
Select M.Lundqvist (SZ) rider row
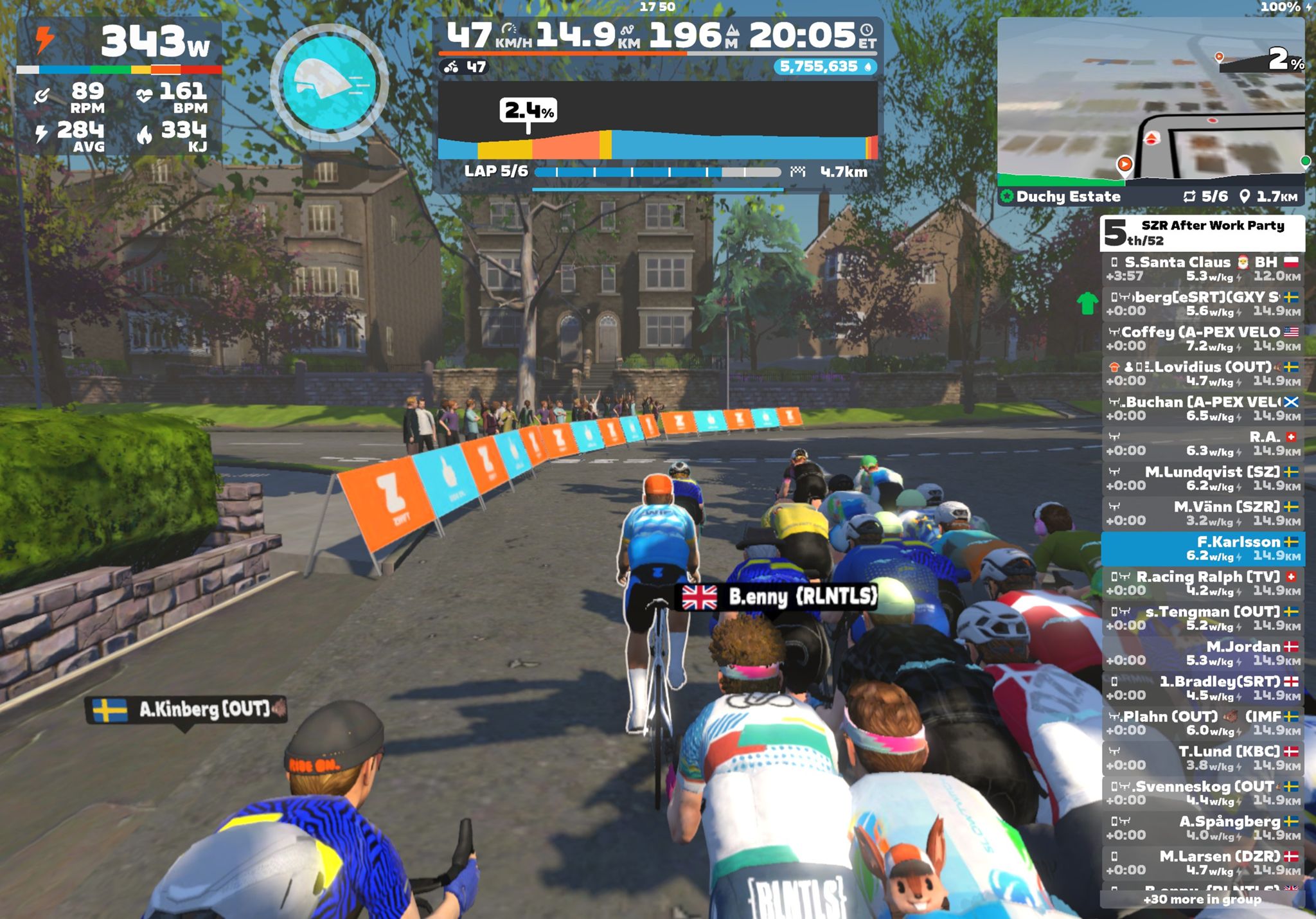(1202, 478)
